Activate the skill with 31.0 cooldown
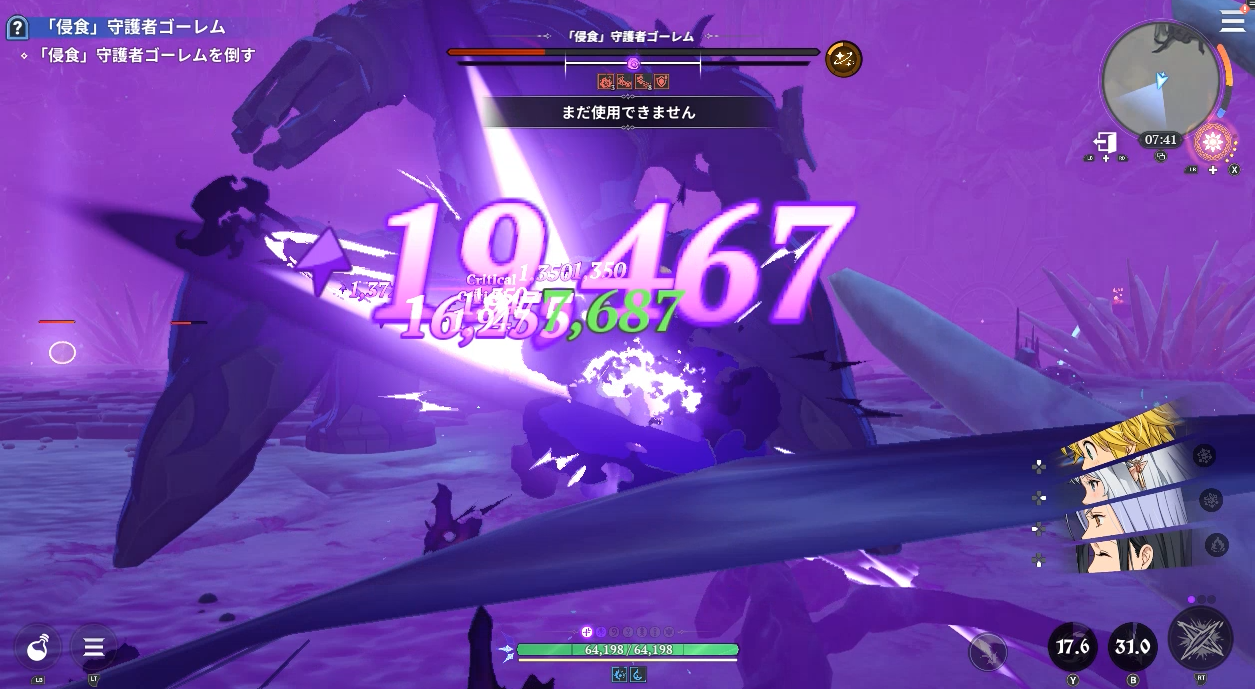This screenshot has height=689, width=1255. pos(1133,647)
